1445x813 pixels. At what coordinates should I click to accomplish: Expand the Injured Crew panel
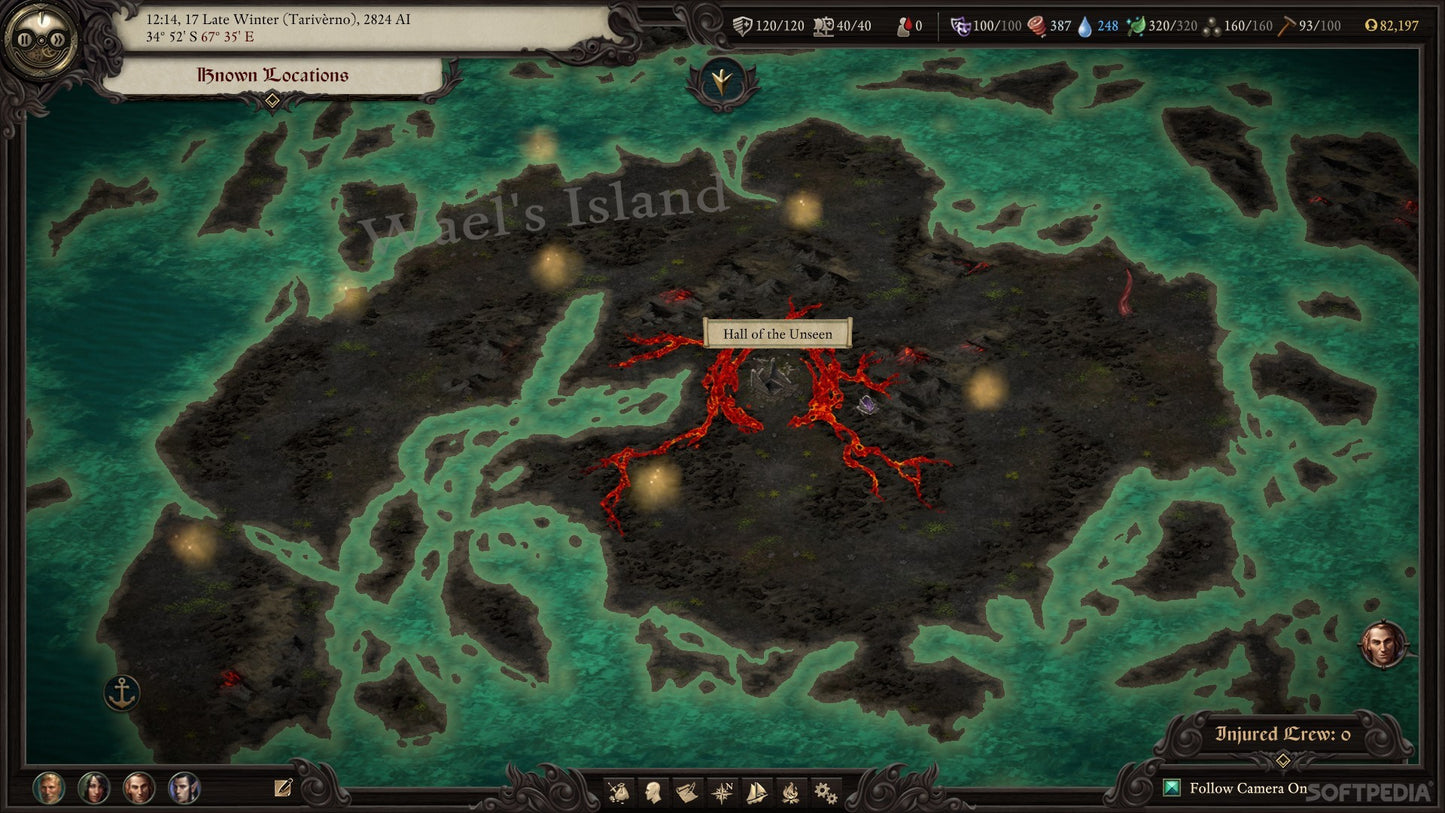pyautogui.click(x=1283, y=761)
